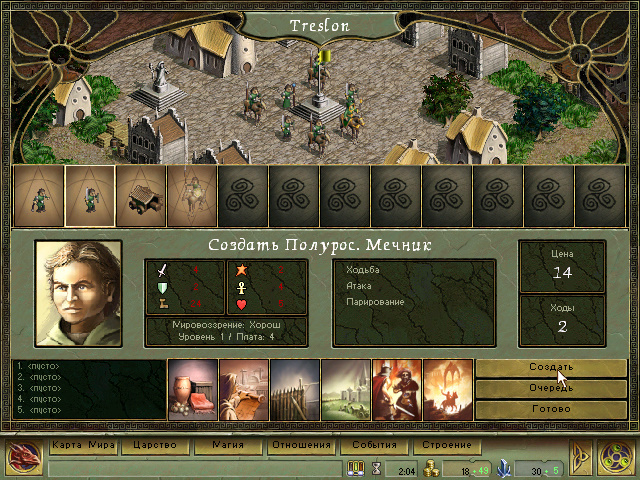Select the catapult unit slot
This screenshot has width=640, height=480.
141,195
